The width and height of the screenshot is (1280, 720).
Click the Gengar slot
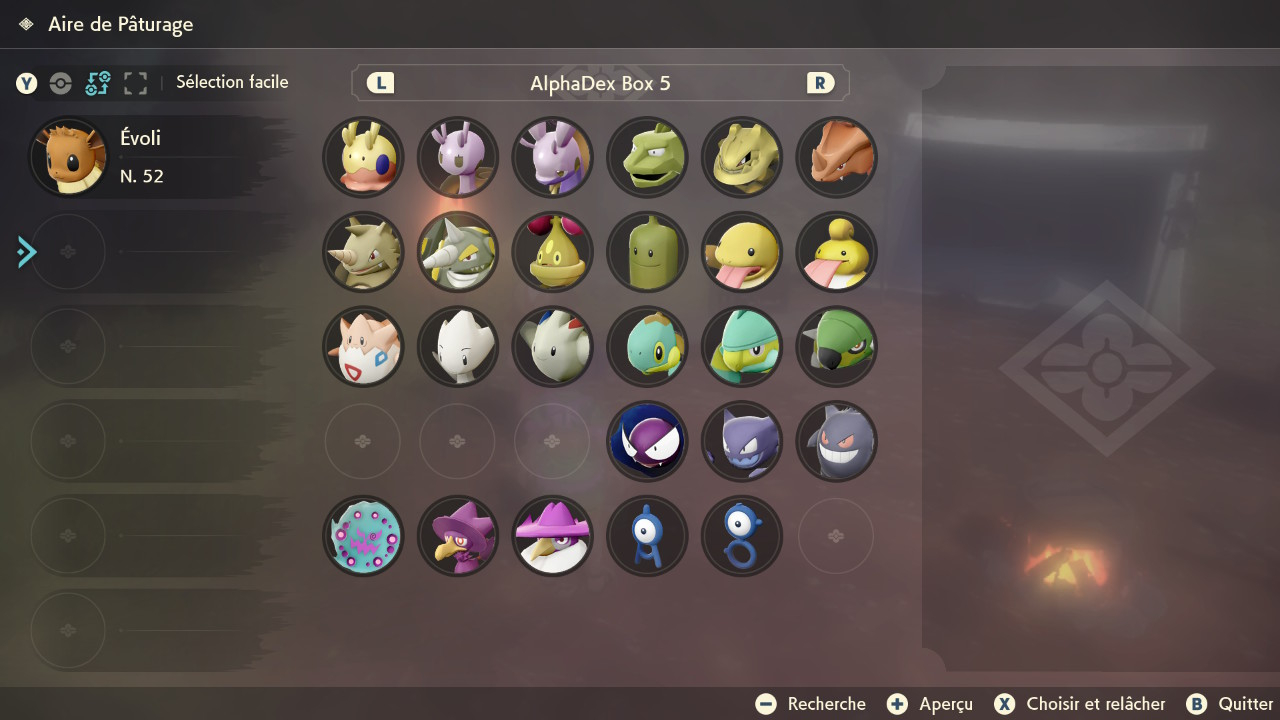click(836, 441)
